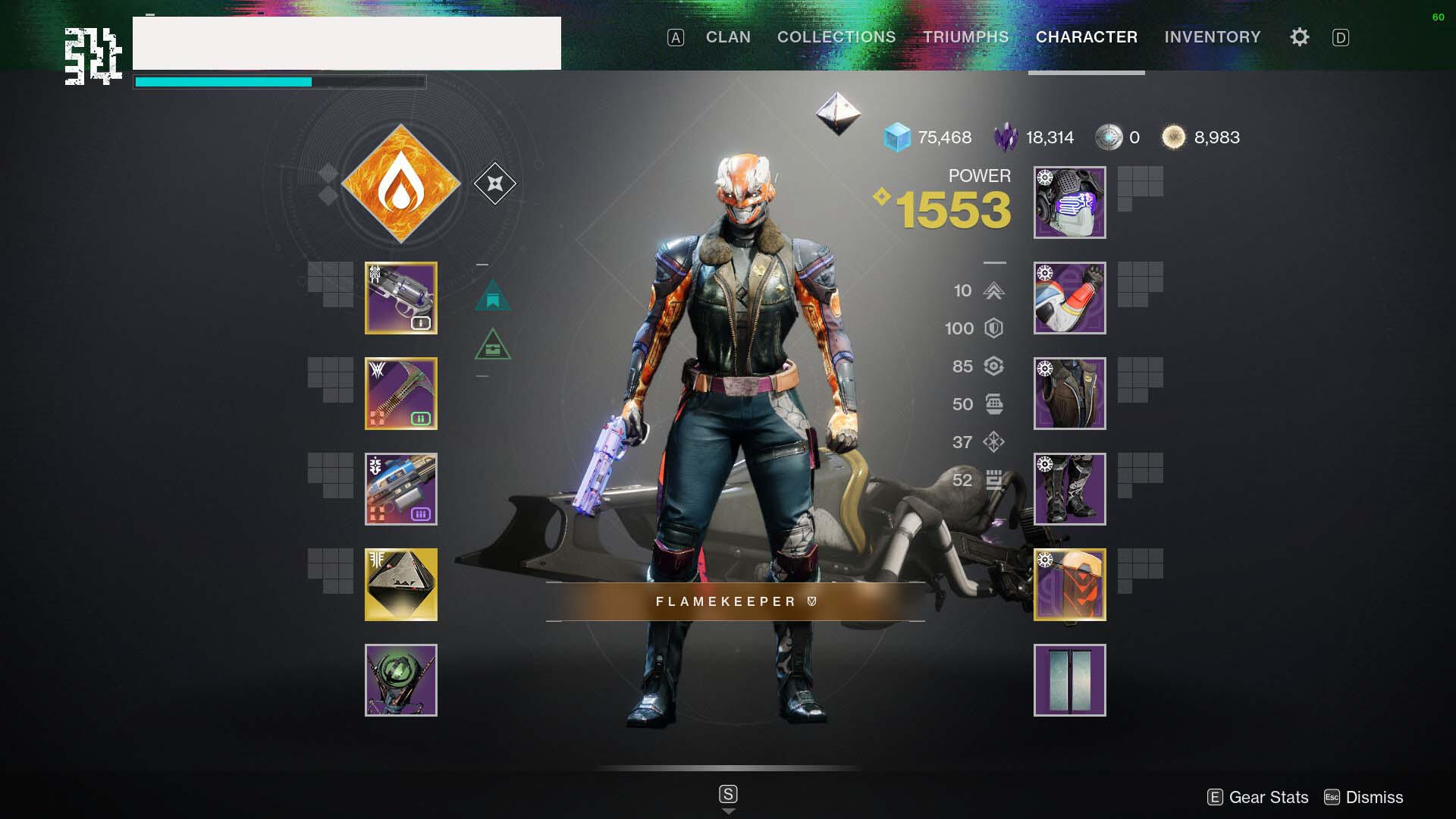Open settings via the gear icon
Viewport: 1456px width, 819px height.
coord(1299,37)
